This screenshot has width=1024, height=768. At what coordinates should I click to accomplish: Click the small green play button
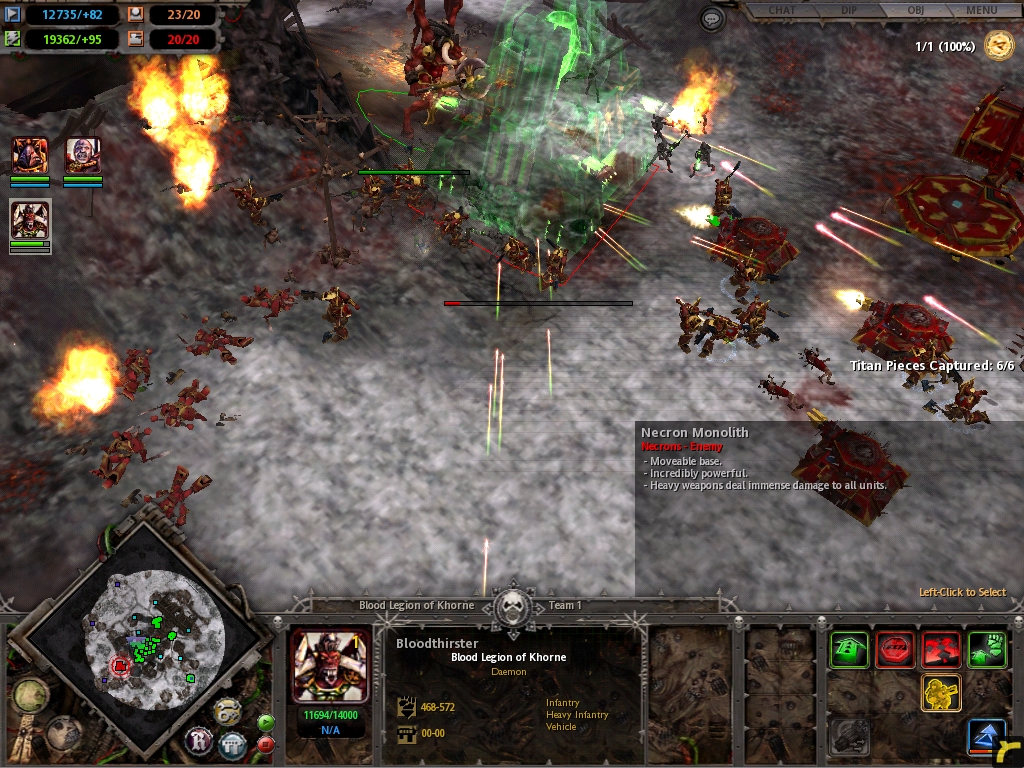pos(266,722)
